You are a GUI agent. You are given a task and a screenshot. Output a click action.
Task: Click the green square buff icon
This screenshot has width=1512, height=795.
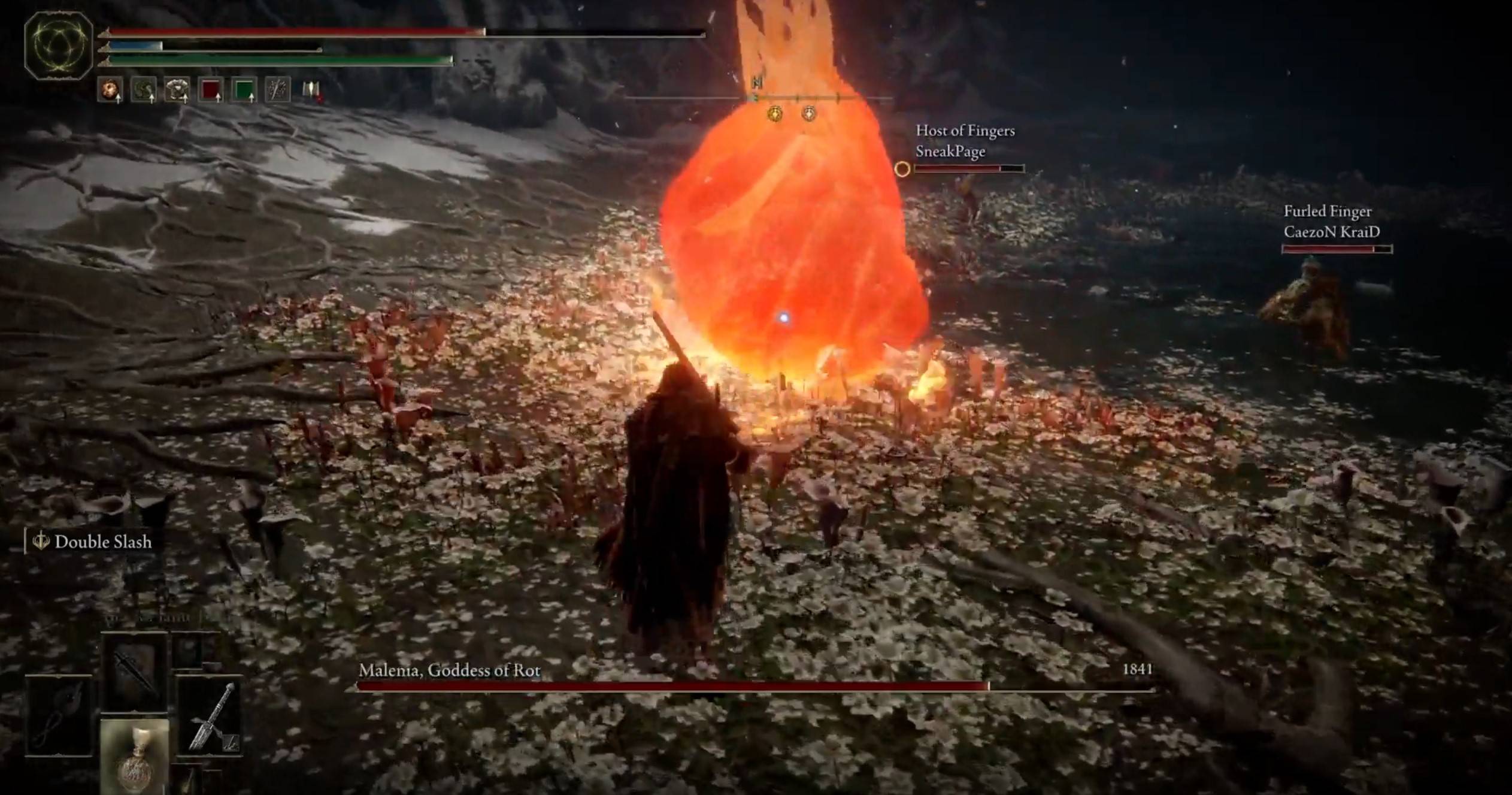244,90
